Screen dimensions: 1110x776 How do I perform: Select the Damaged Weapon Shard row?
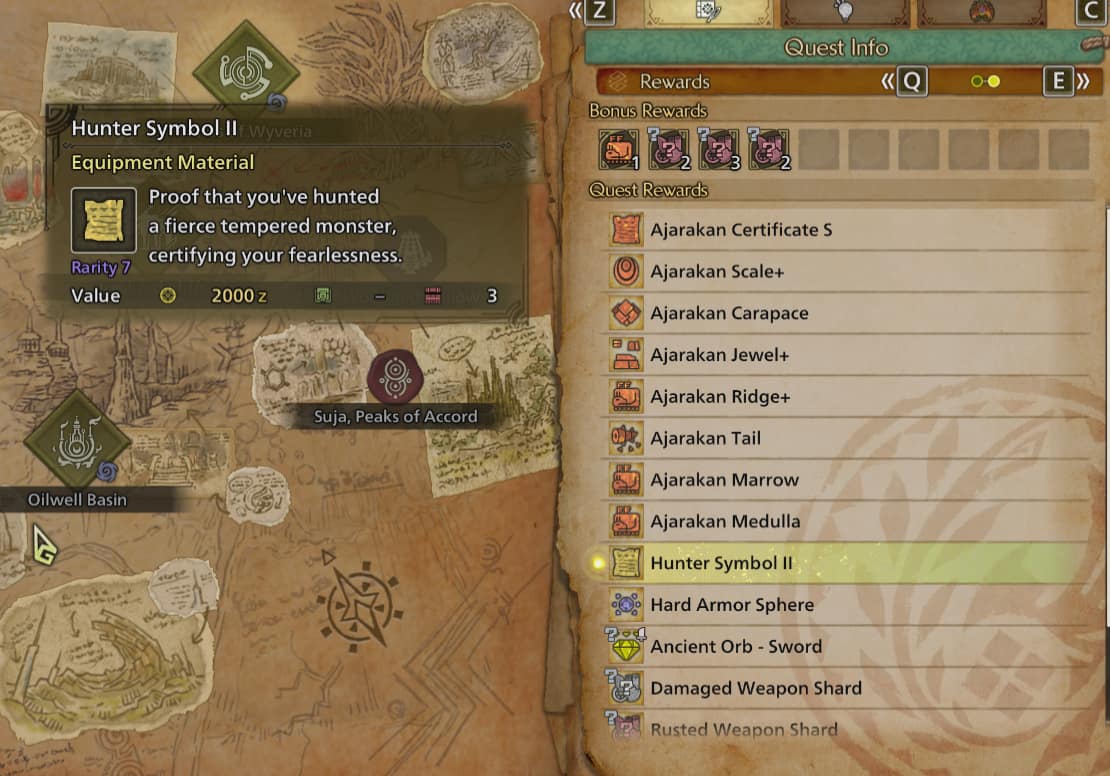point(755,689)
